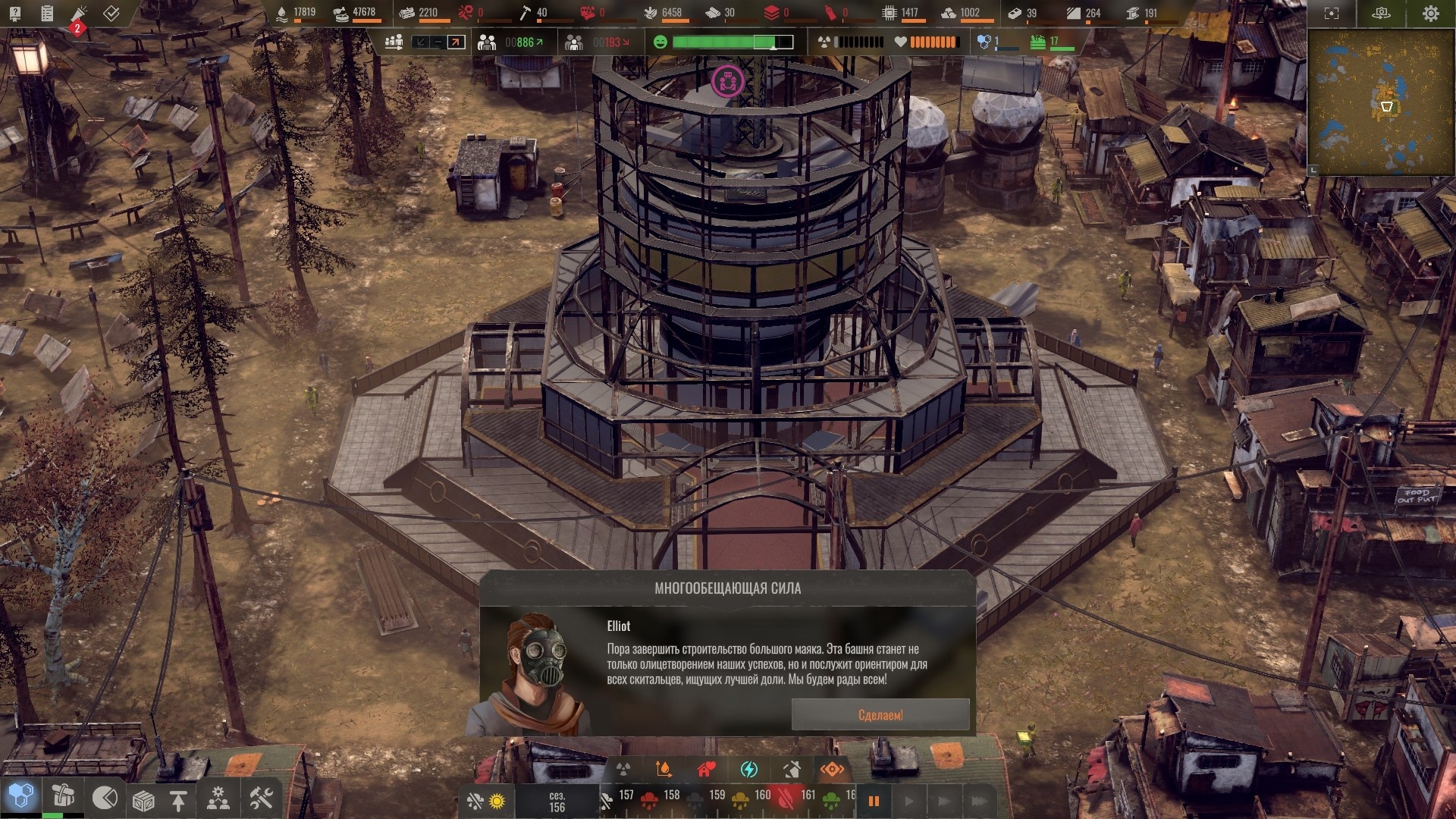Open the task list clipboard icon
Viewport: 1456px width, 819px height.
click(47, 13)
